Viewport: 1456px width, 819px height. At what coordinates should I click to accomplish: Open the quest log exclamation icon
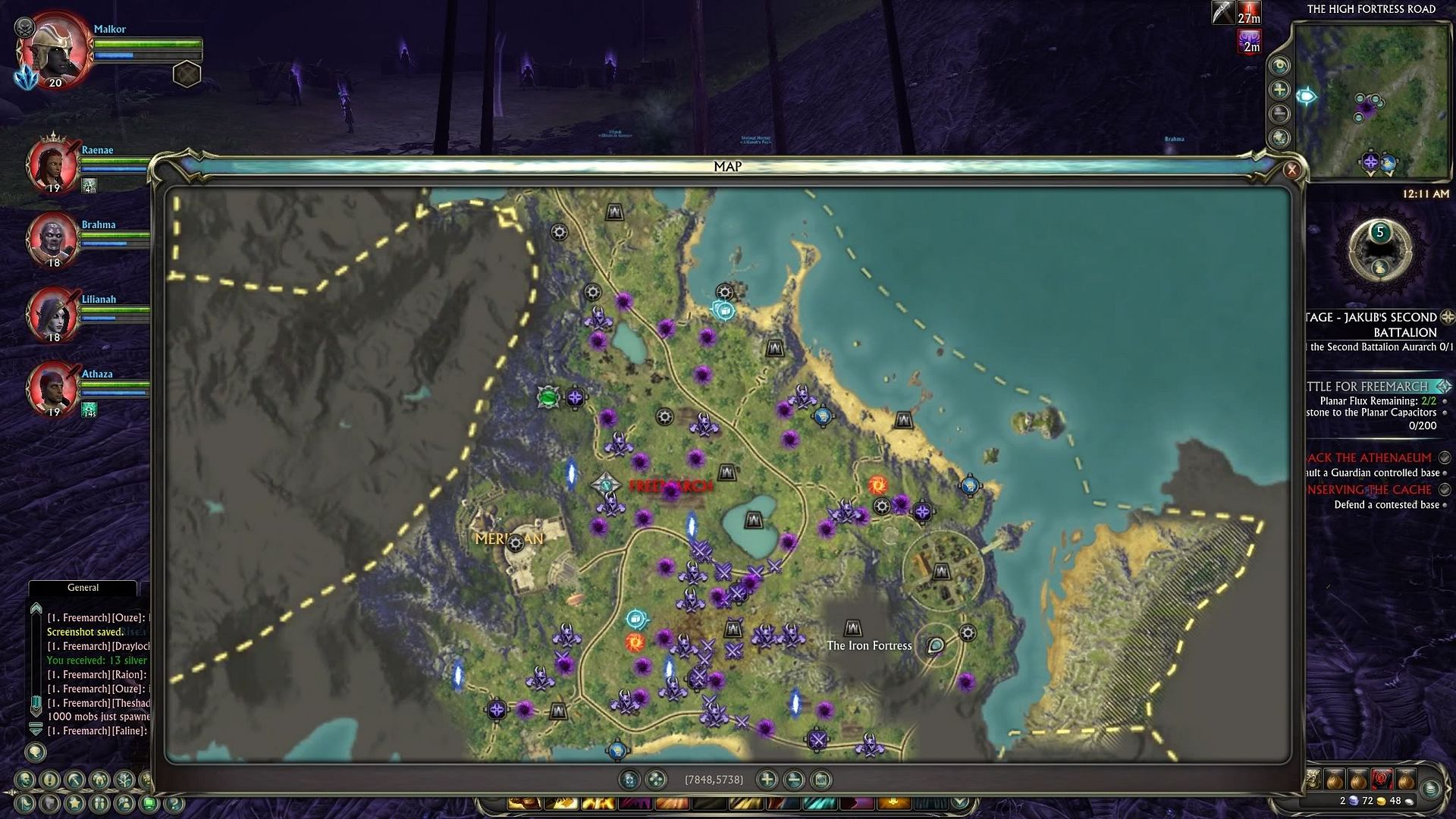point(50,780)
